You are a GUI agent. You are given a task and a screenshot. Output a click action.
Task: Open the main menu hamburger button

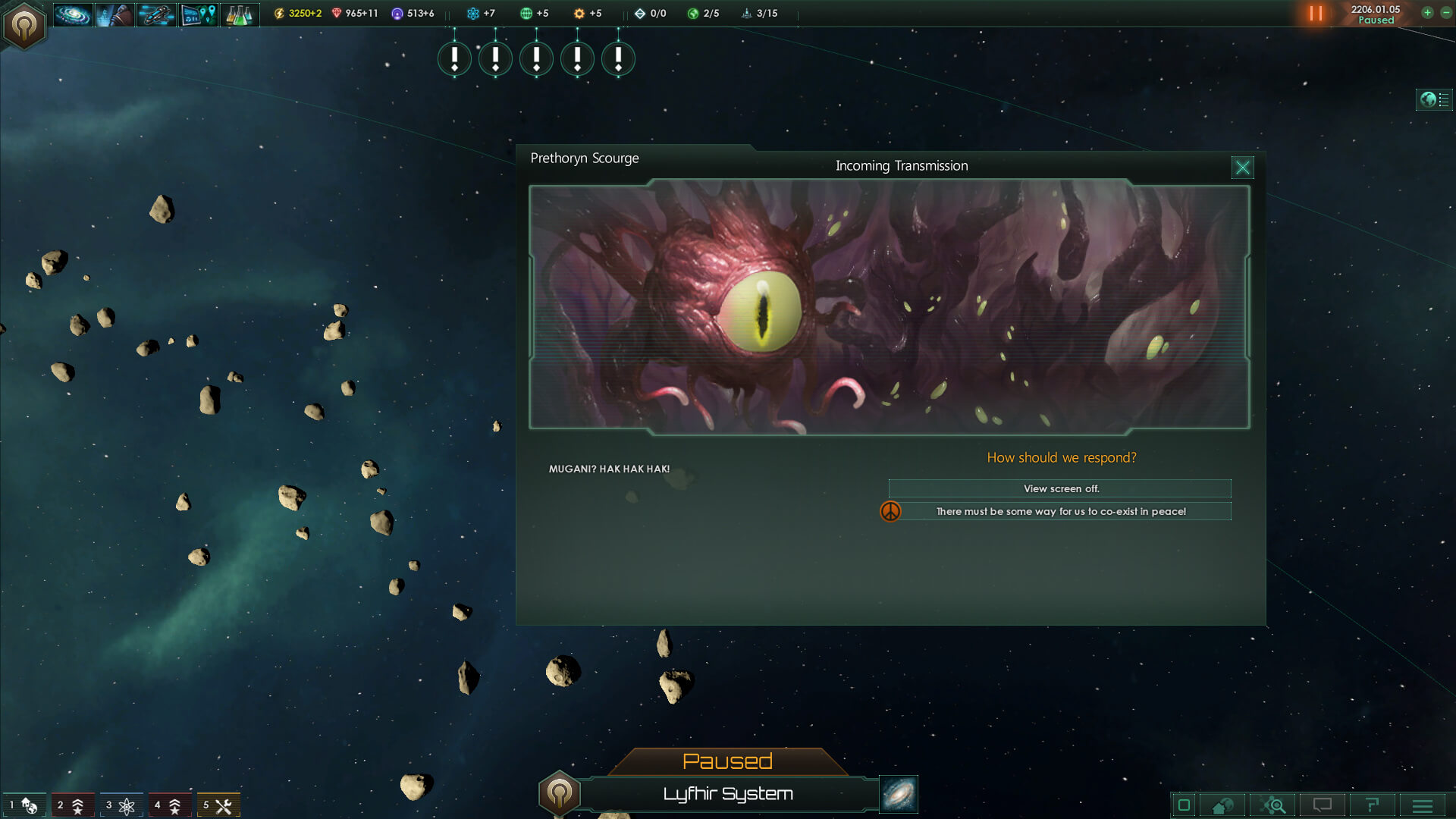coord(1423,805)
